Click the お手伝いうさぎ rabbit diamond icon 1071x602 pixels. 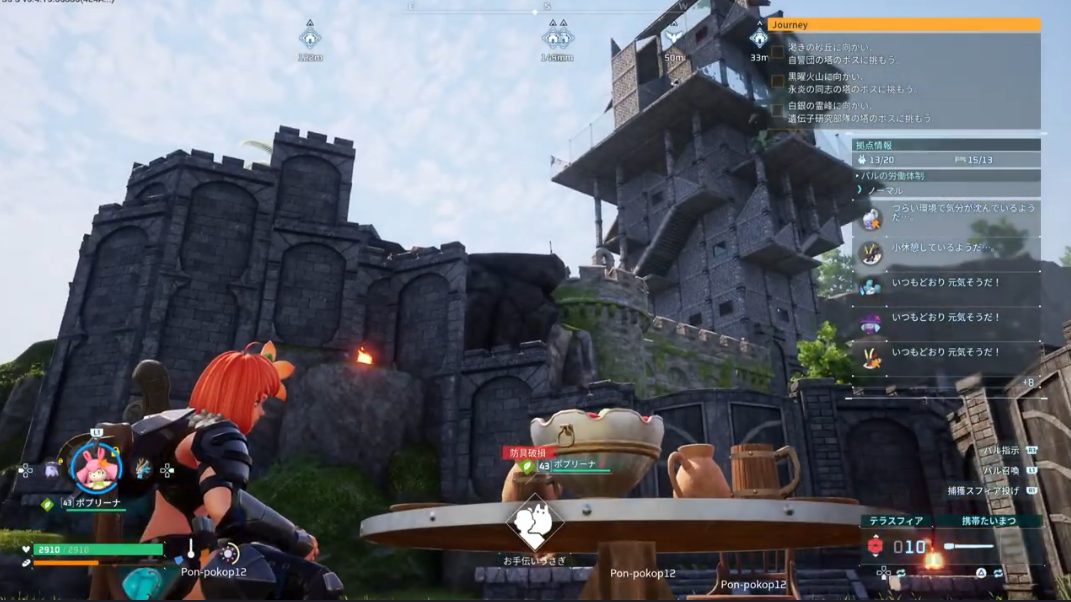pyautogui.click(x=534, y=521)
